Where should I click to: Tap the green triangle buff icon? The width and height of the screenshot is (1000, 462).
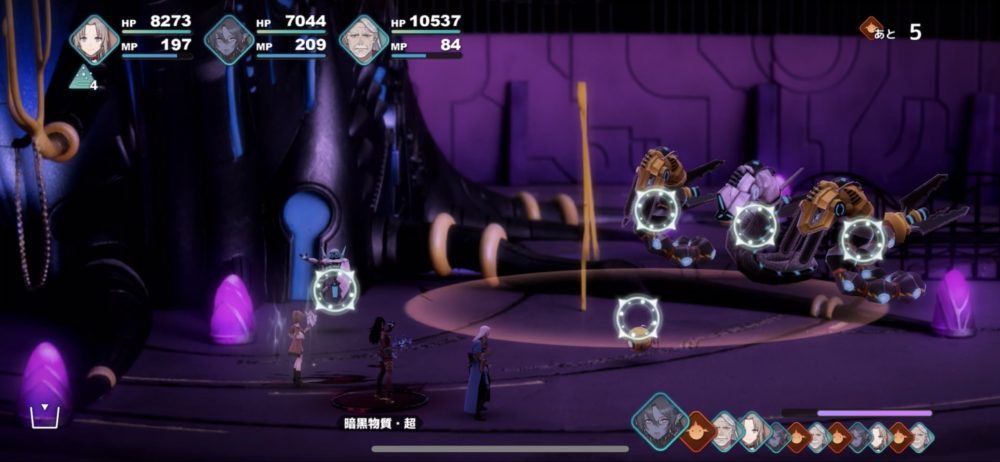[82, 77]
